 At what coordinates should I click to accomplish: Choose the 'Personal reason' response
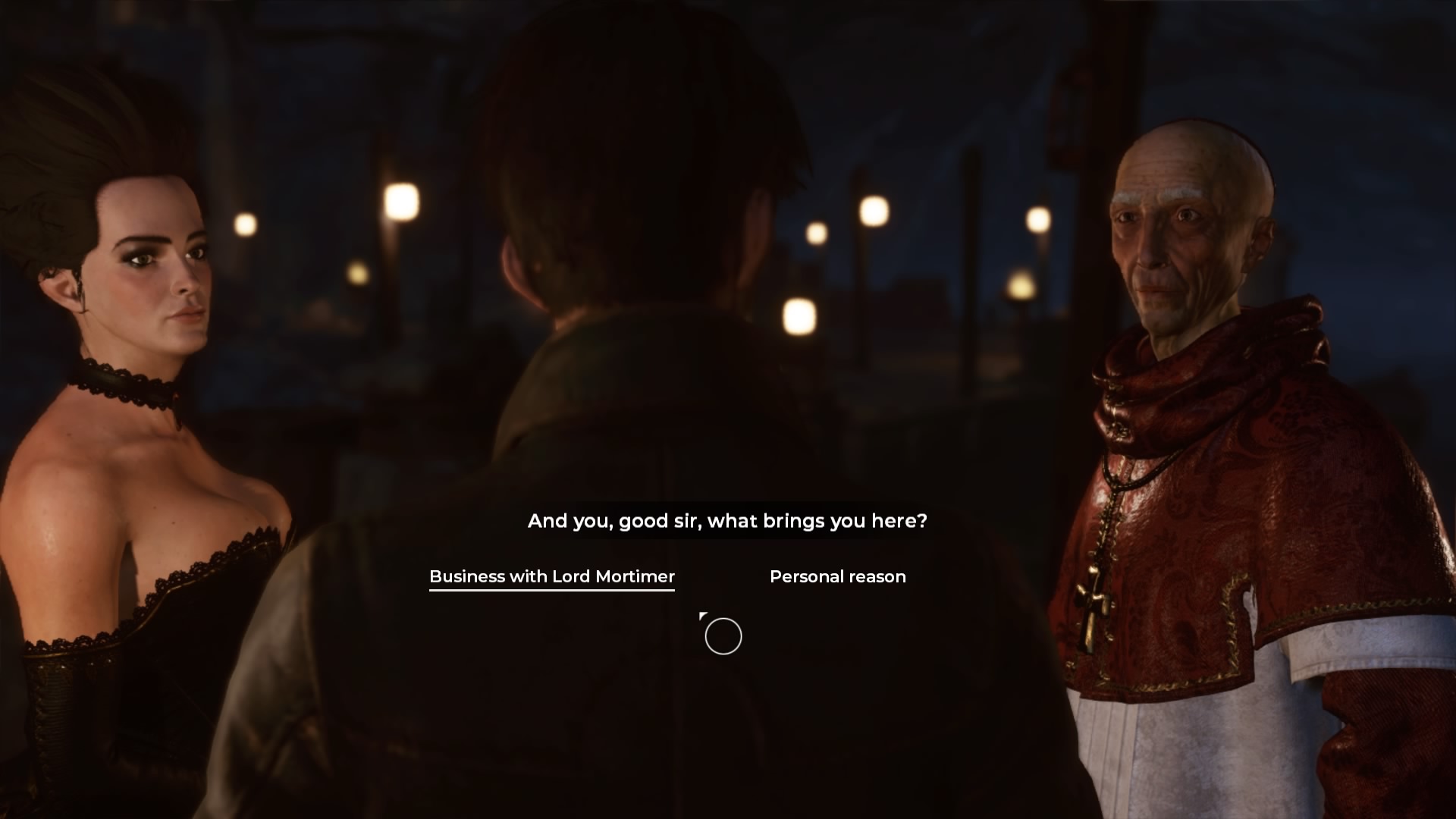pos(836,576)
